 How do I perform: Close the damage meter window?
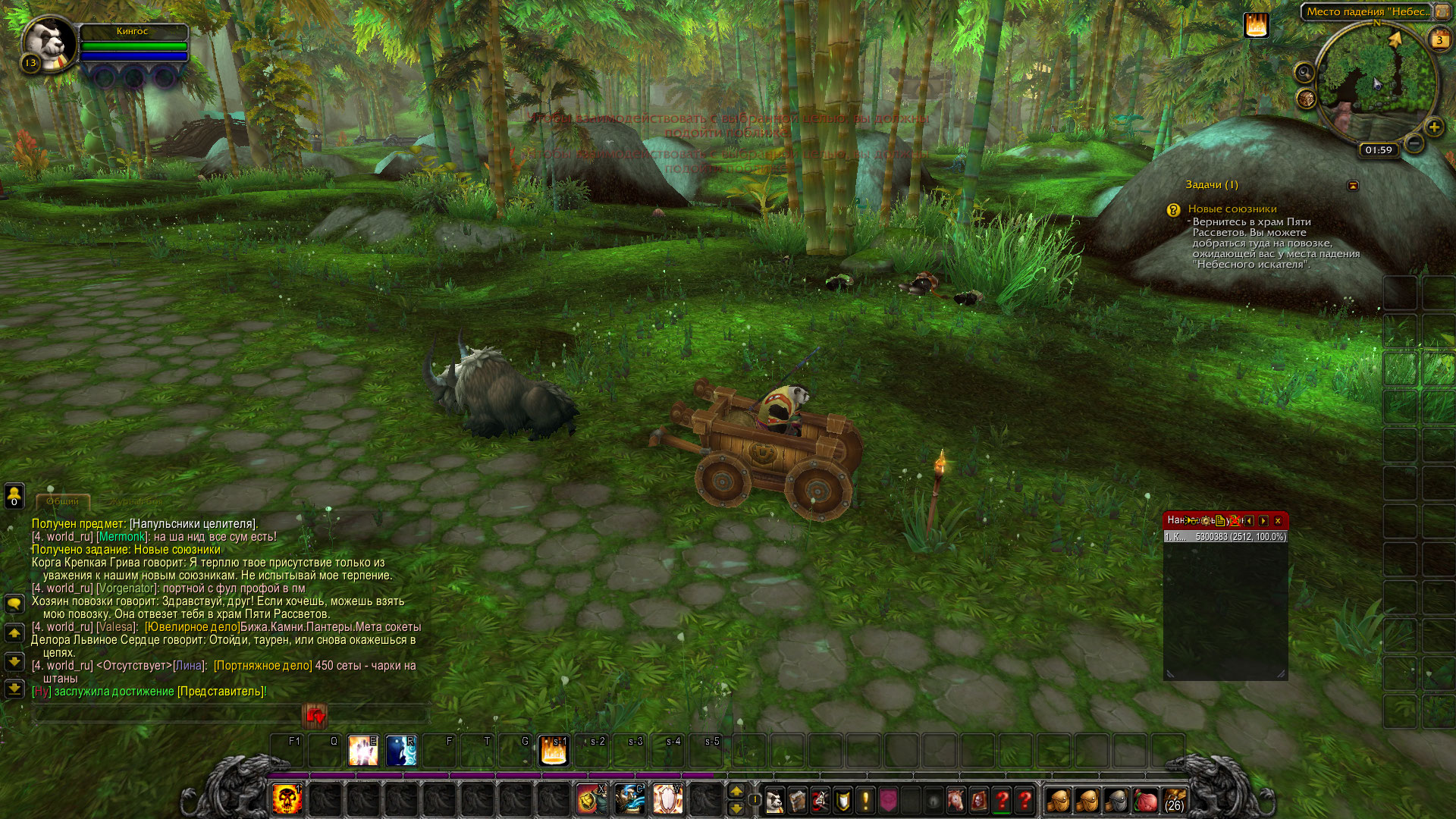[x=1278, y=521]
